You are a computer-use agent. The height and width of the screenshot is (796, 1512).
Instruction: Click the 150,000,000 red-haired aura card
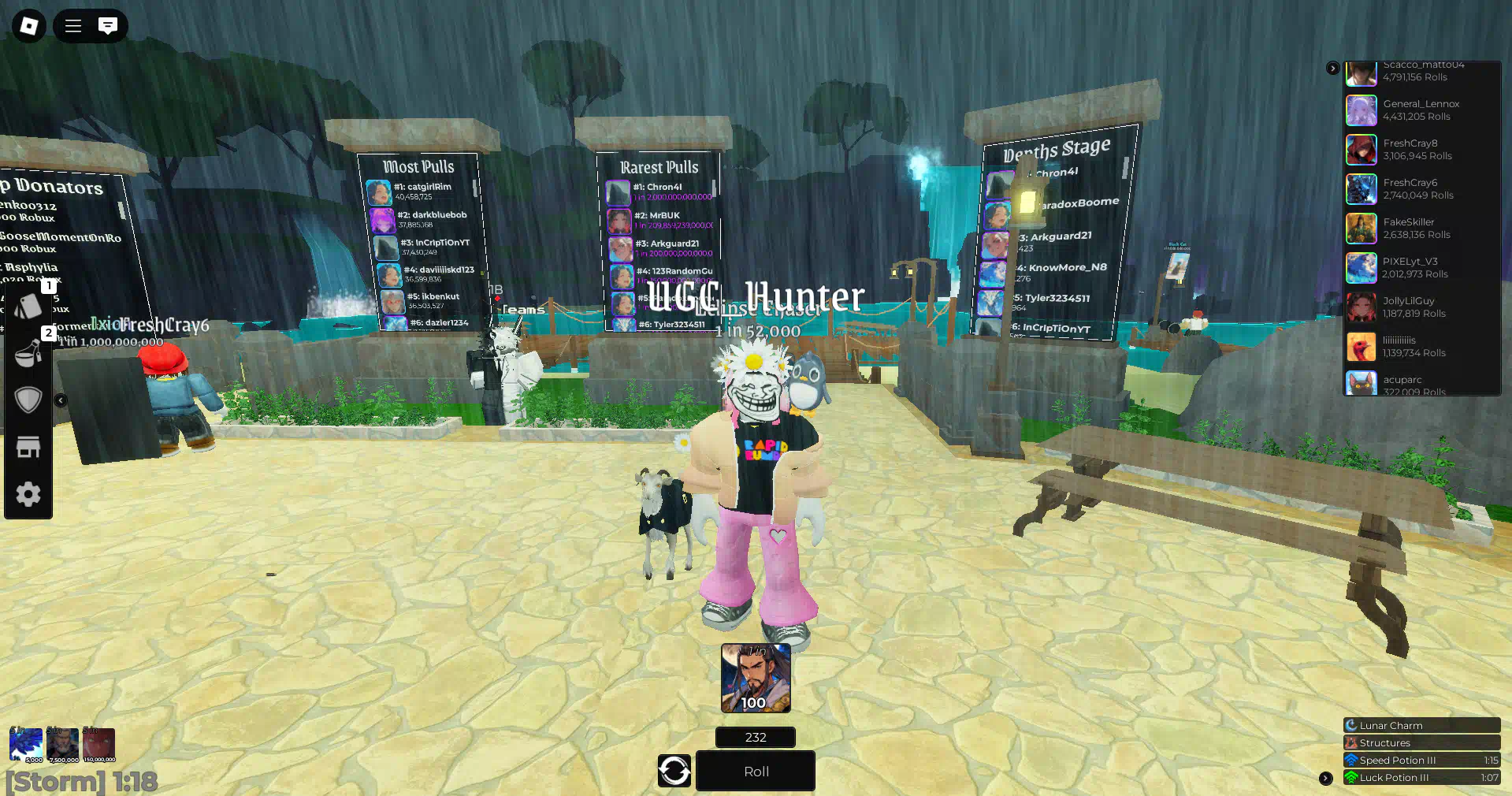99,745
